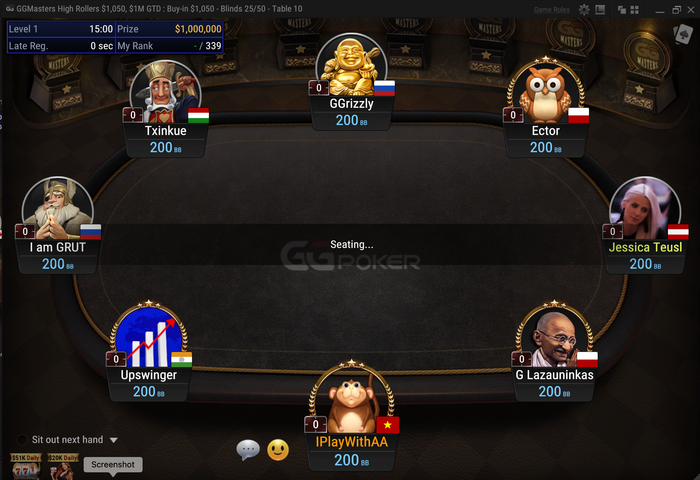Viewport: 700px width, 480px height.
Task: Open table settings via the gear icon
Action: click(x=584, y=9)
